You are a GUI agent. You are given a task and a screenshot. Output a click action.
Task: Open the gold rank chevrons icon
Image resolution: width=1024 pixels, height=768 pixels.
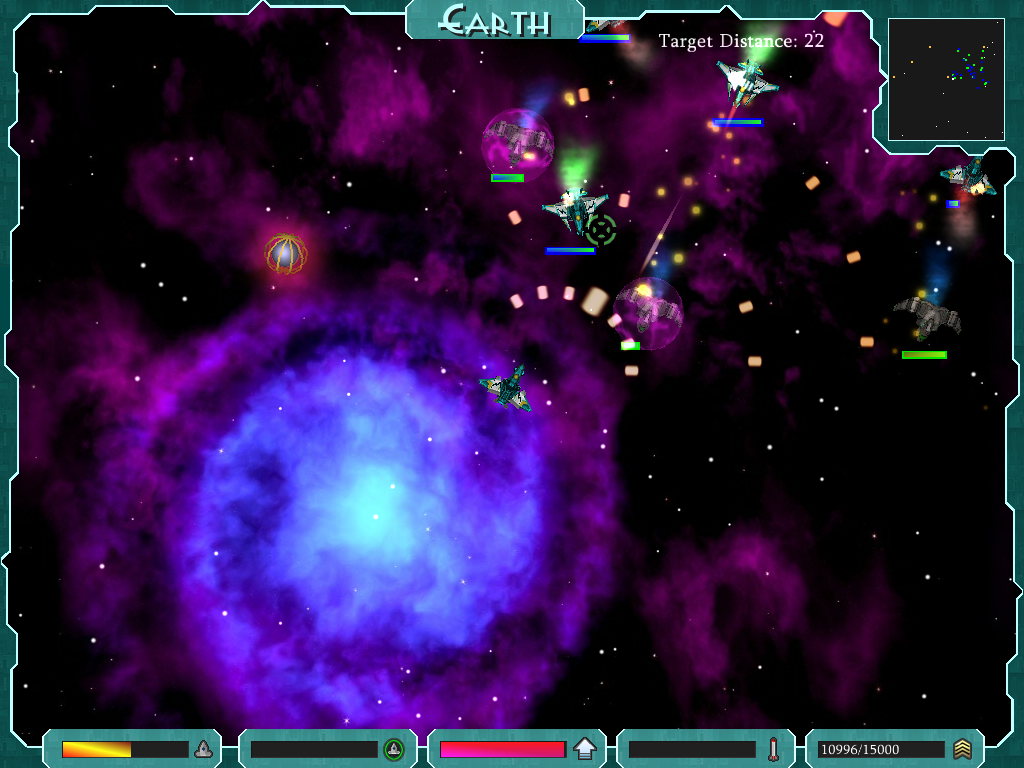click(x=962, y=749)
